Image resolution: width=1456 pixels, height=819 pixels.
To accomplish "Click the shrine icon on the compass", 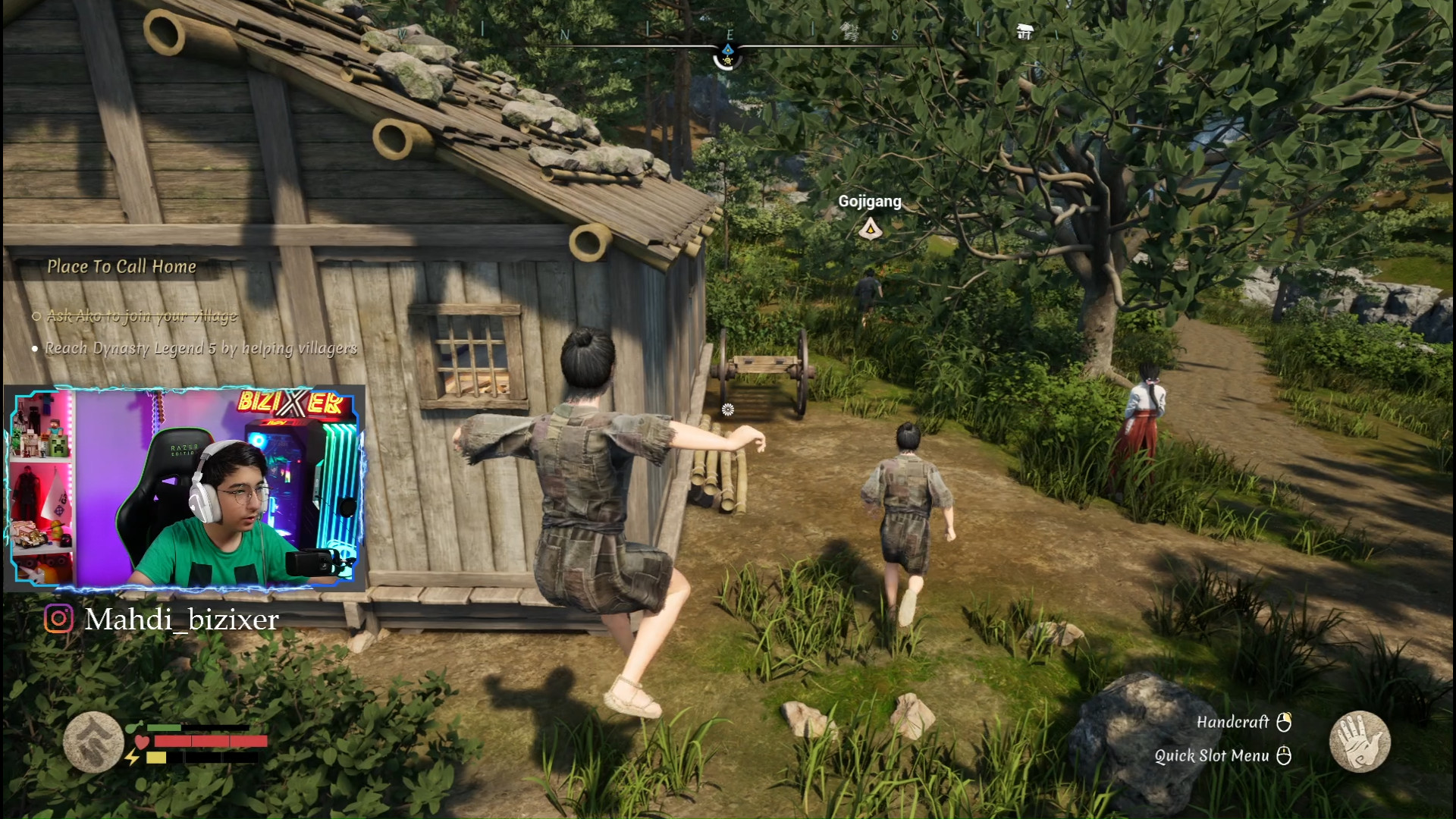I will [x=1025, y=31].
